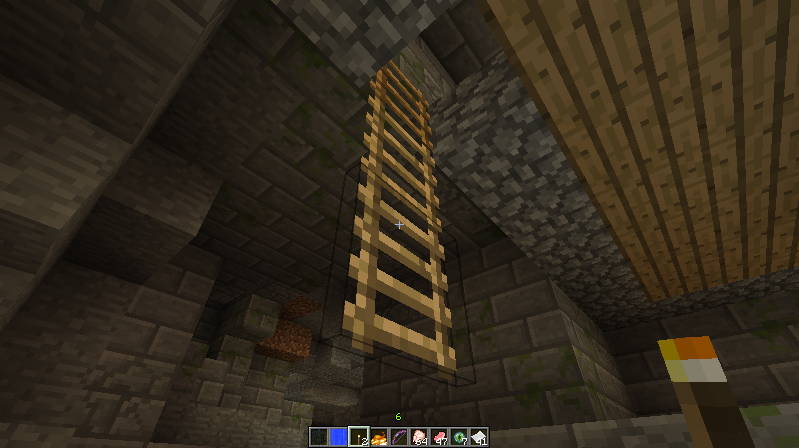The width and height of the screenshot is (799, 448).
Task: Equip the enchanted bow slot
Action: 399,437
